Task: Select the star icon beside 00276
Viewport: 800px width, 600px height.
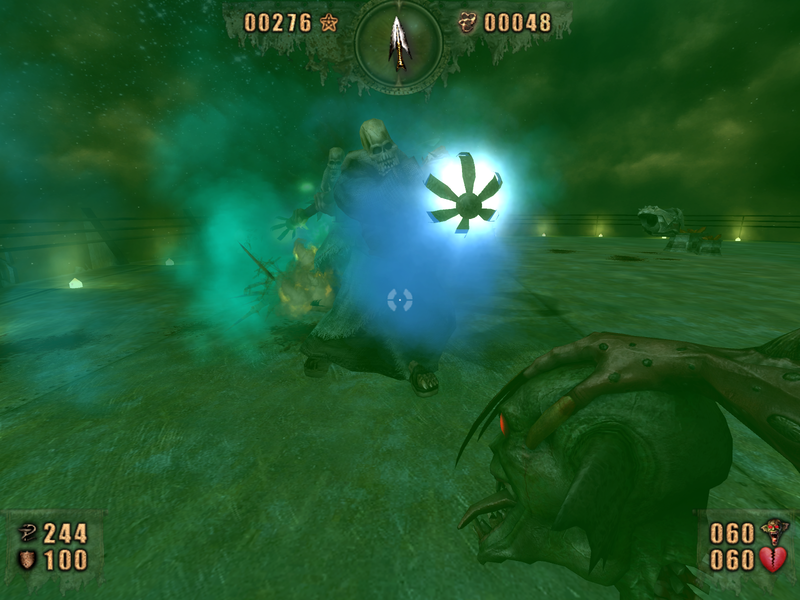Action: click(x=329, y=22)
